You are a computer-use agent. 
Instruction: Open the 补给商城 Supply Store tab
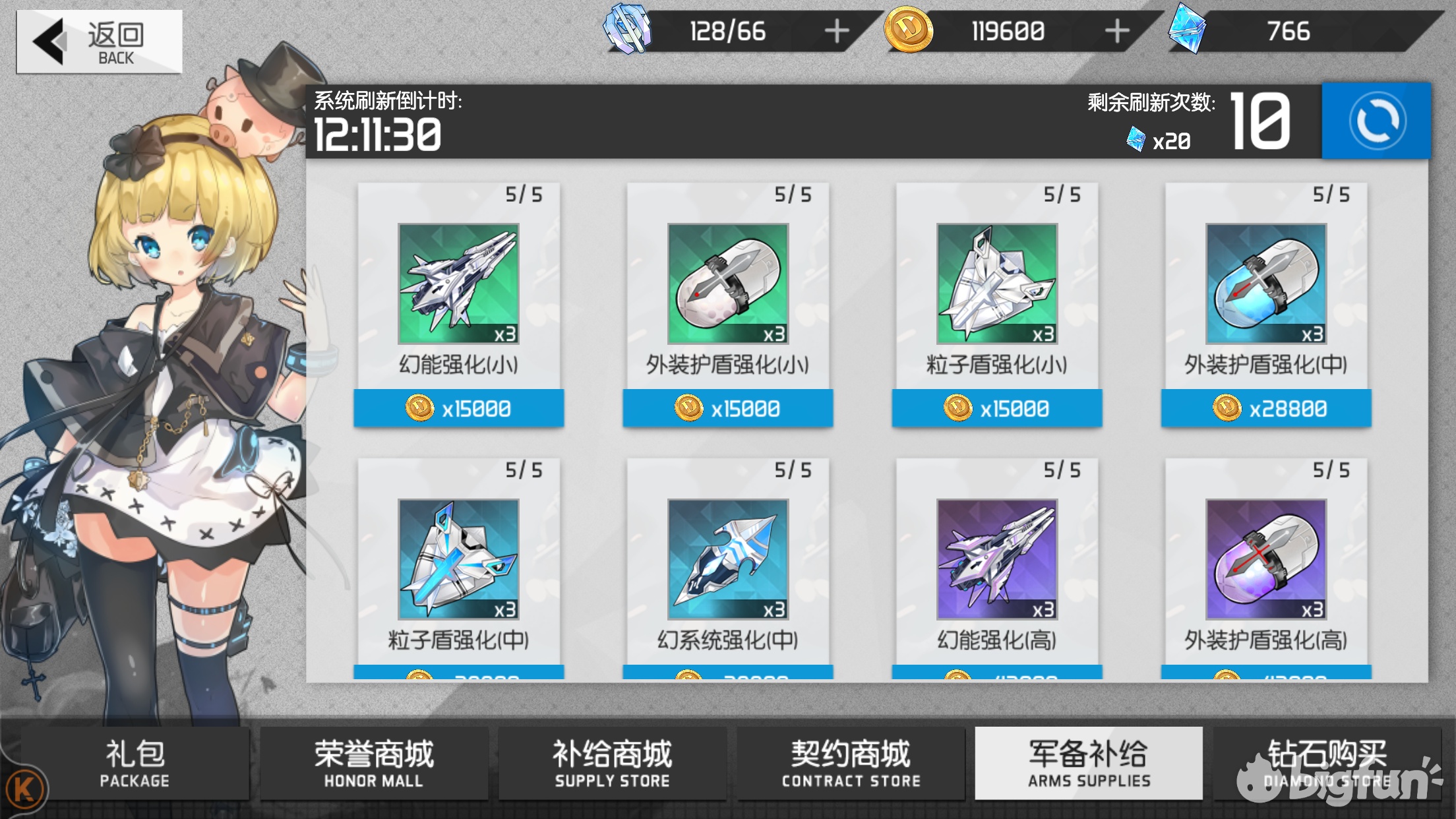tap(613, 764)
